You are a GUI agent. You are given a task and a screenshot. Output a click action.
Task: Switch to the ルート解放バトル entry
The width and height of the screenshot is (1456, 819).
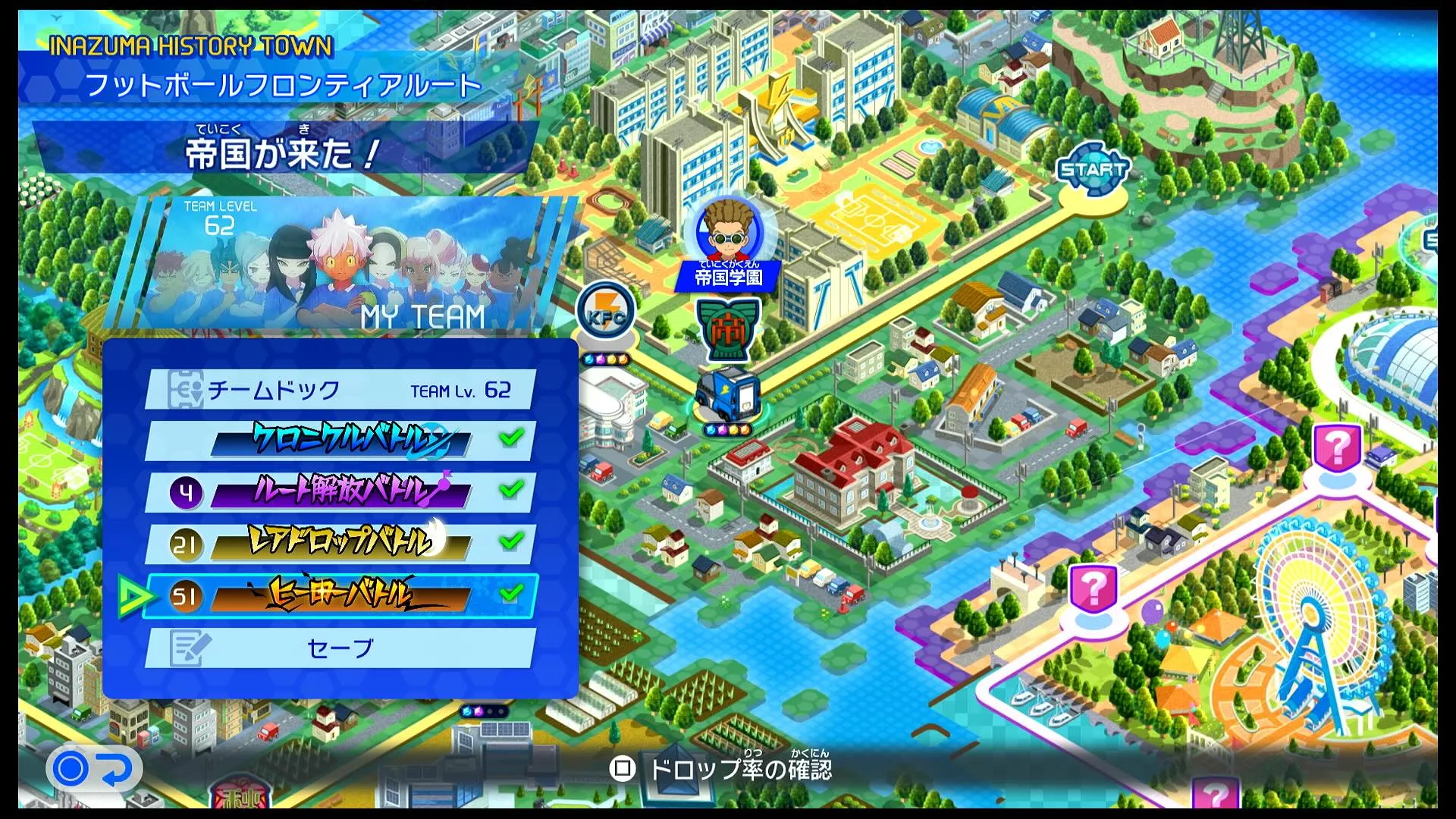(x=337, y=491)
